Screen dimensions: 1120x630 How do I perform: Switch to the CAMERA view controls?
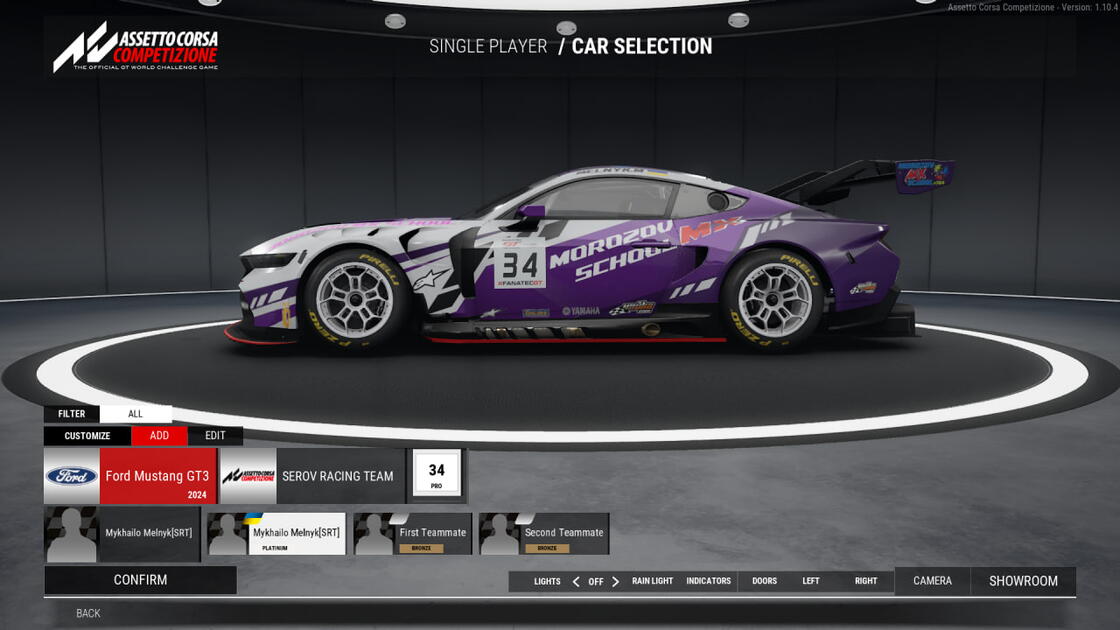(x=932, y=581)
